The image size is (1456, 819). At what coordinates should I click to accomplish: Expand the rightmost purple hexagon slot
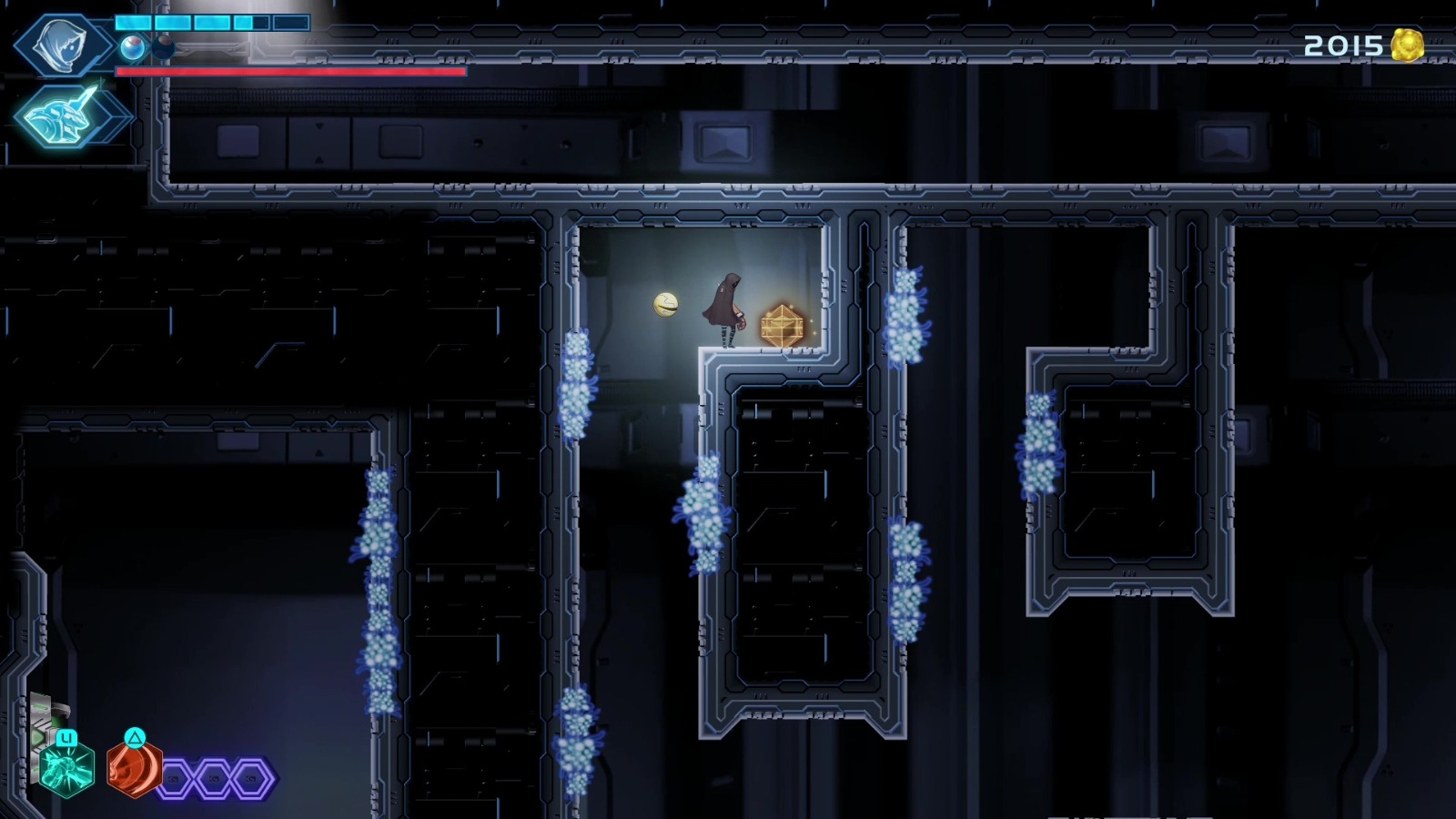coord(249,779)
